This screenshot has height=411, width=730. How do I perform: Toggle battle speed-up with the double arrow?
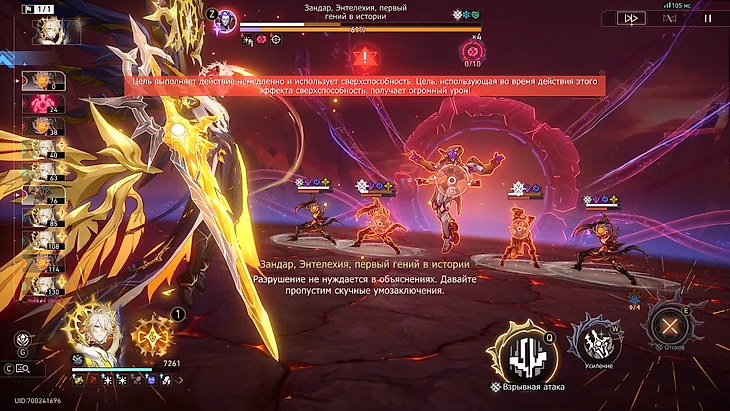[631, 18]
